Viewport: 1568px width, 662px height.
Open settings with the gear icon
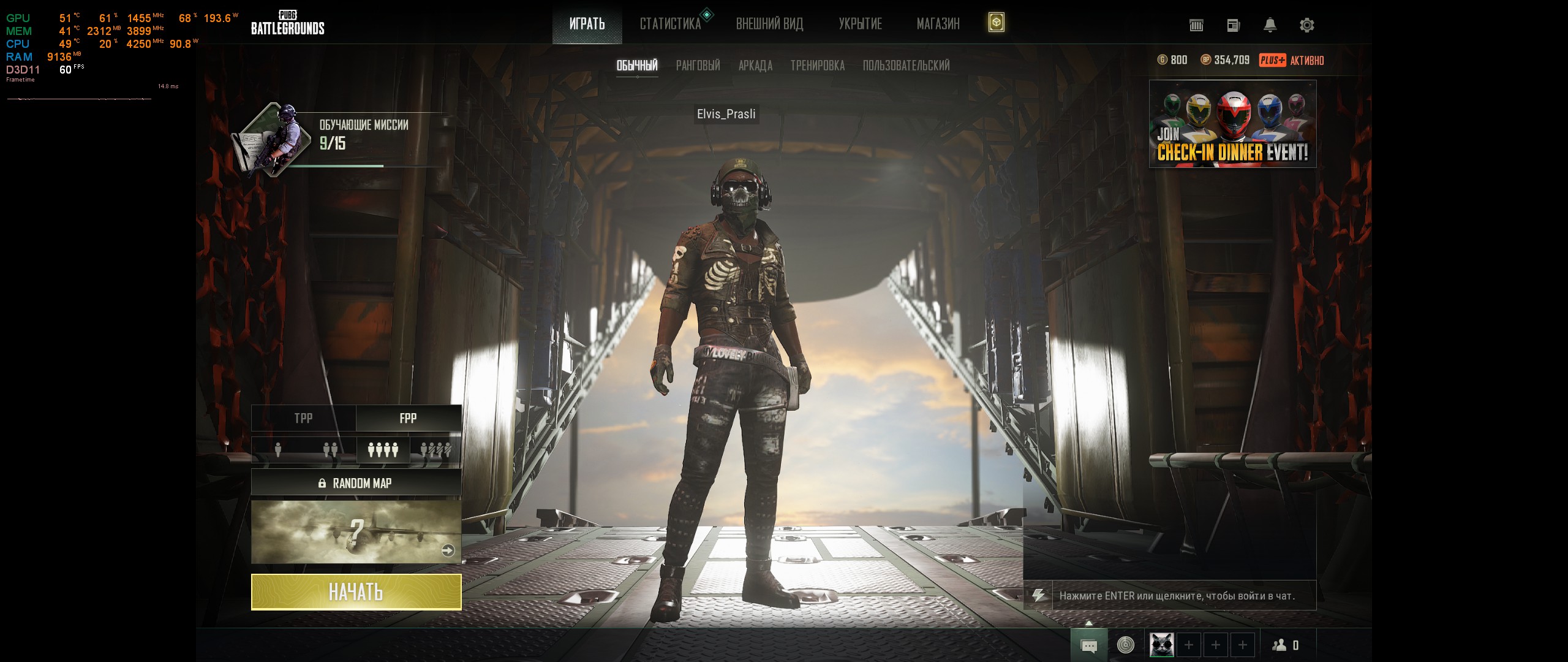[x=1306, y=25]
